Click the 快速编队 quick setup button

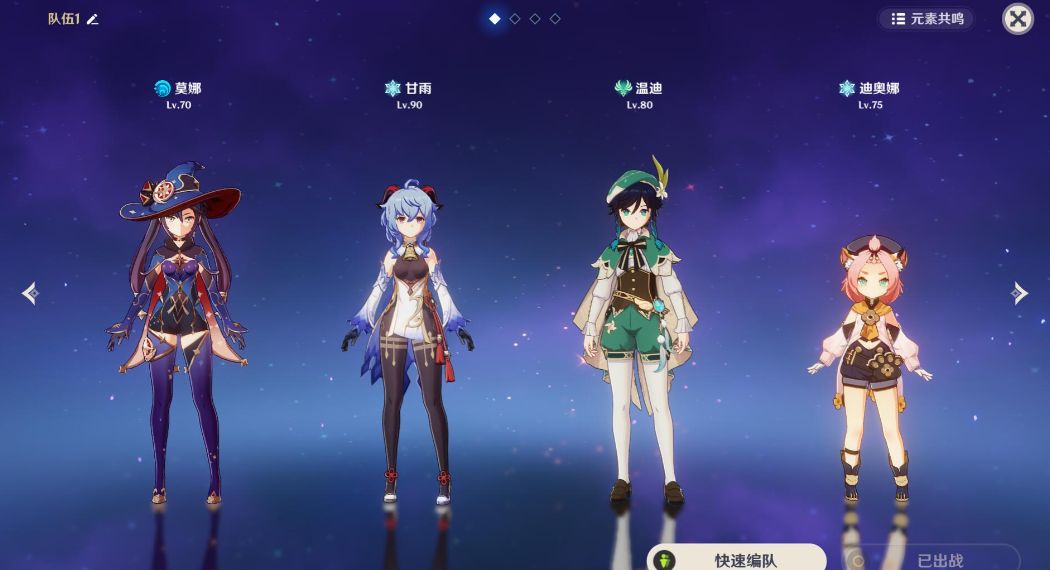738,559
